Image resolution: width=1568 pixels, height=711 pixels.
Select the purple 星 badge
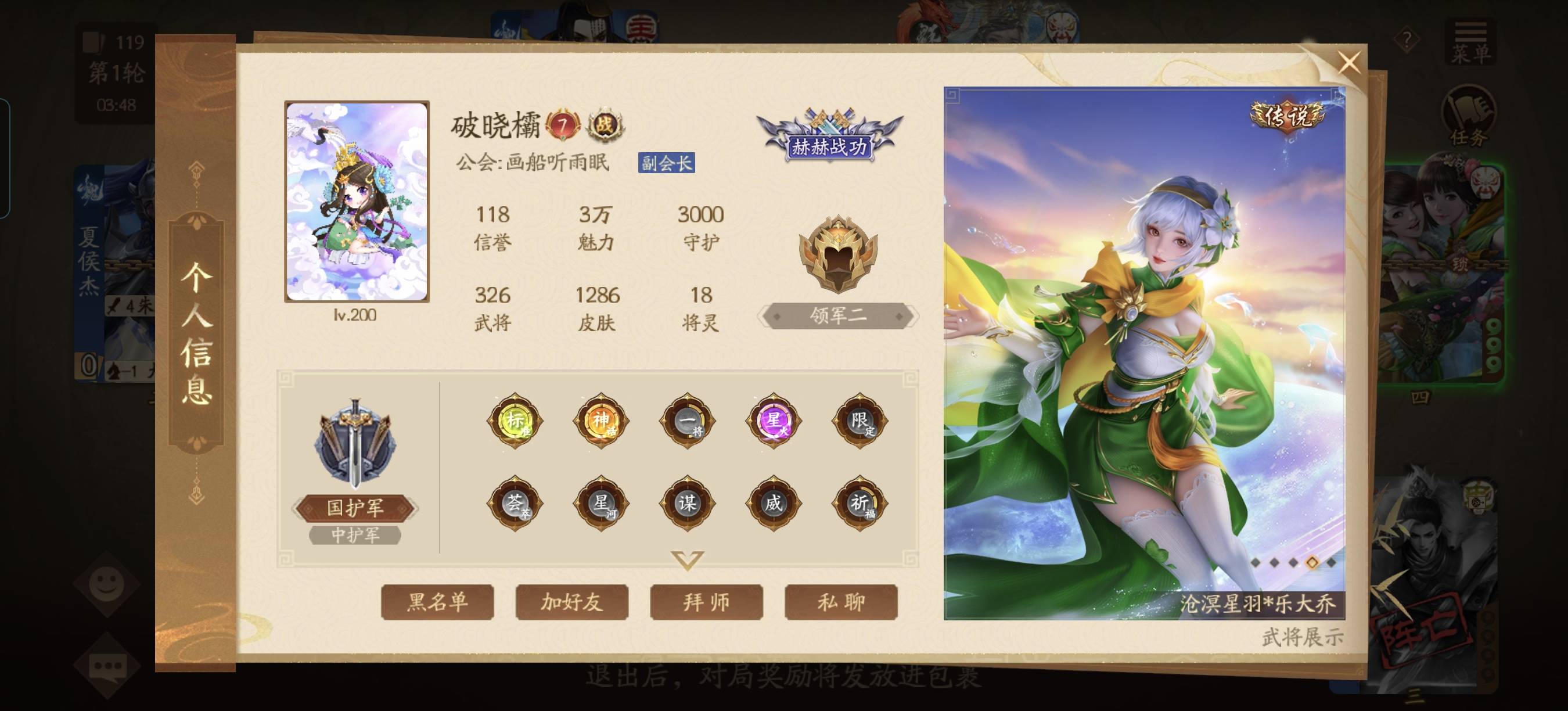tap(773, 420)
